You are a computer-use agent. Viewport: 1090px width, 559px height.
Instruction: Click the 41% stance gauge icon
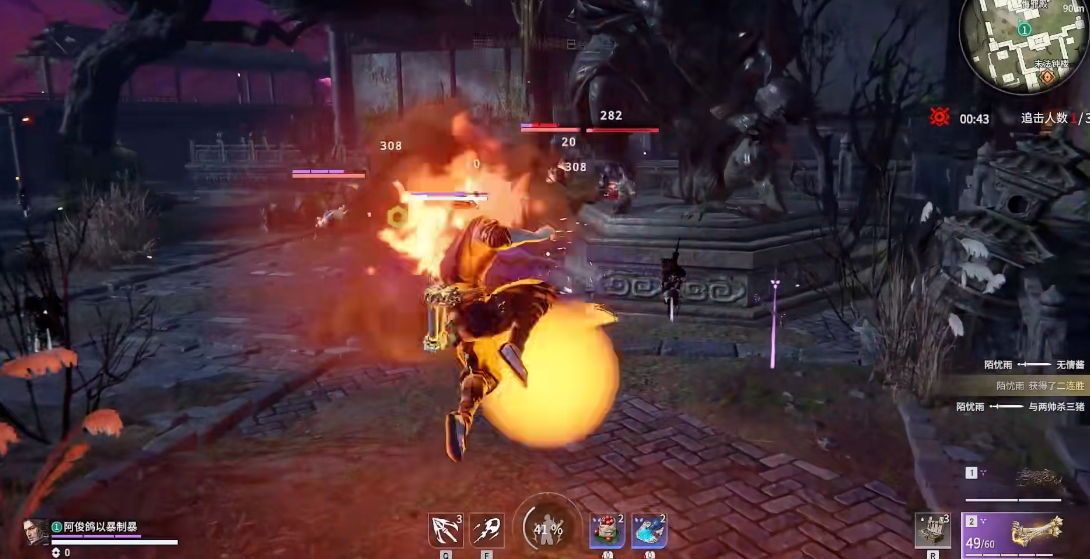(547, 526)
